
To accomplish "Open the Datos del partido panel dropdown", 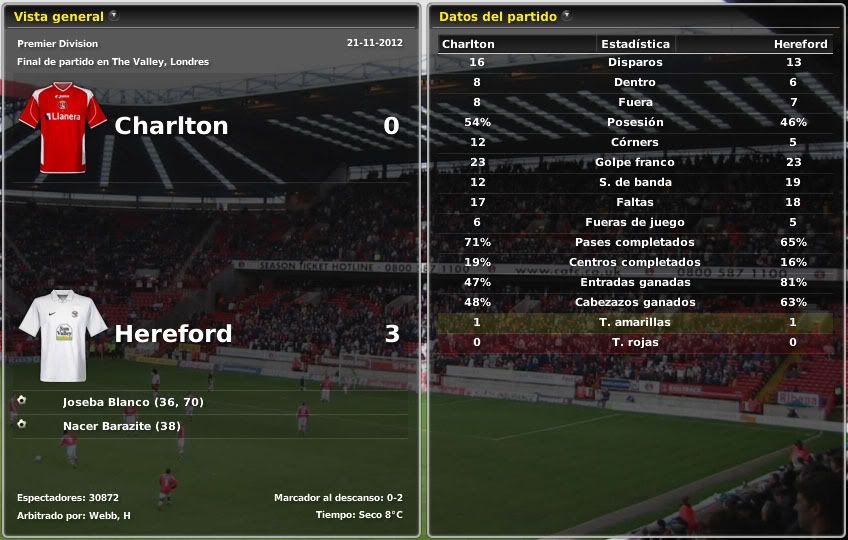I will click(x=567, y=16).
